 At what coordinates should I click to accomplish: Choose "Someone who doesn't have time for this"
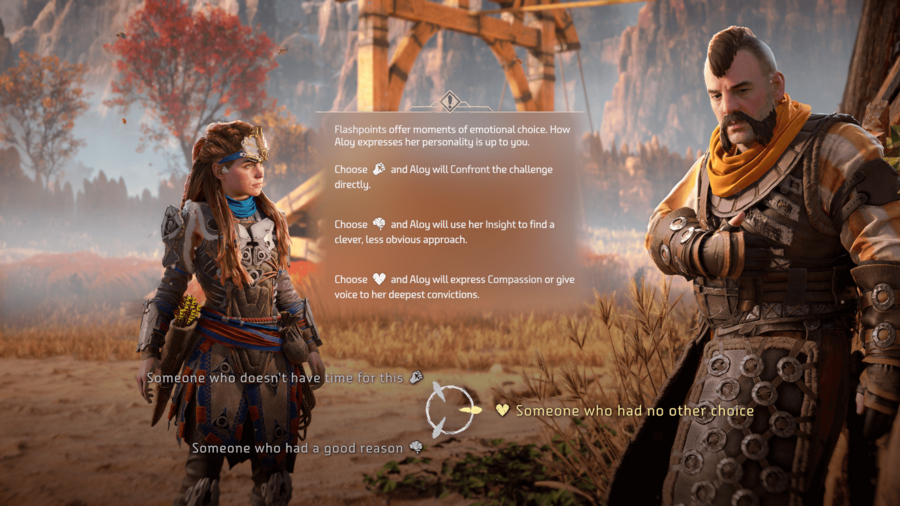[x=277, y=378]
